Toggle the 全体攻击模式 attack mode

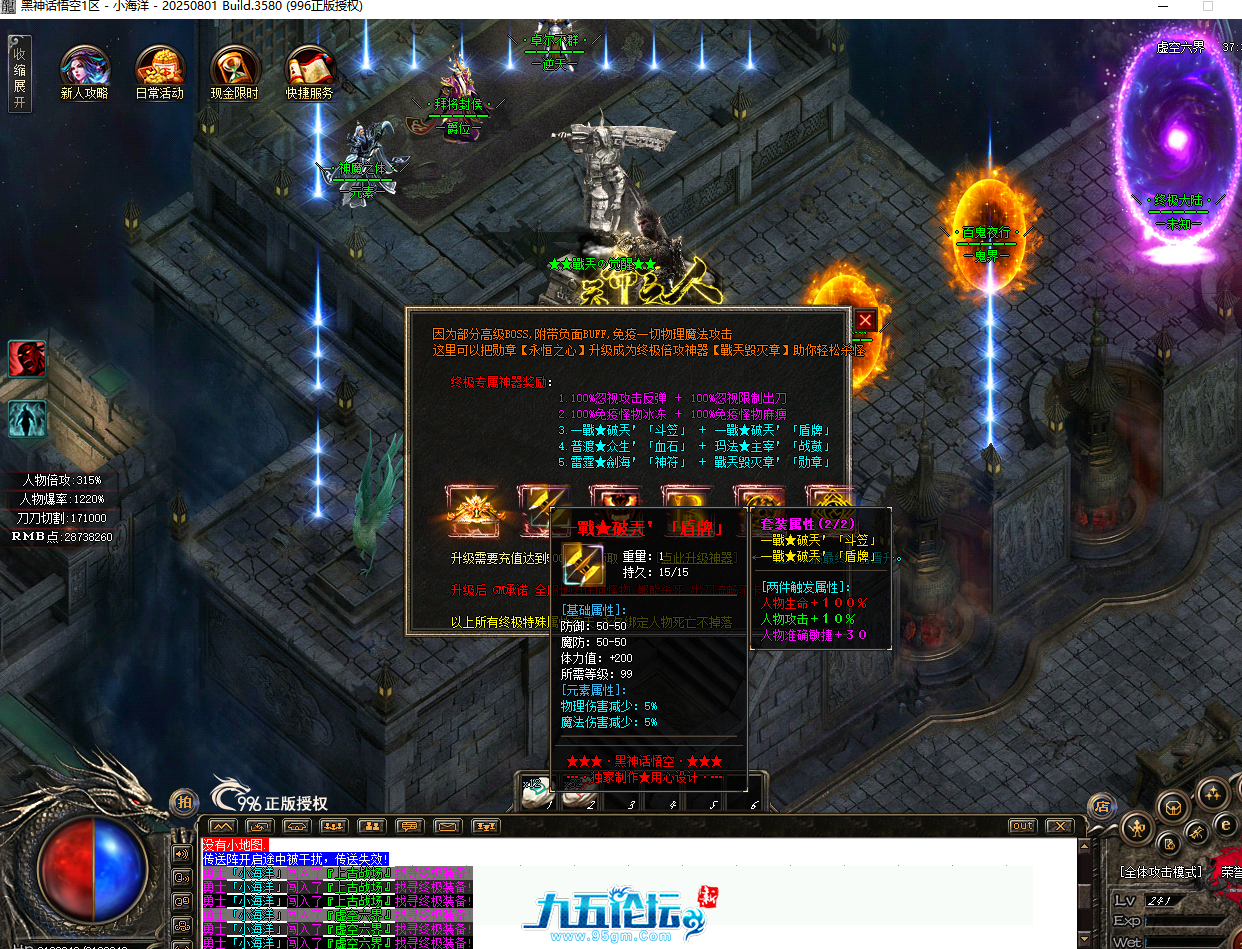pos(1160,872)
